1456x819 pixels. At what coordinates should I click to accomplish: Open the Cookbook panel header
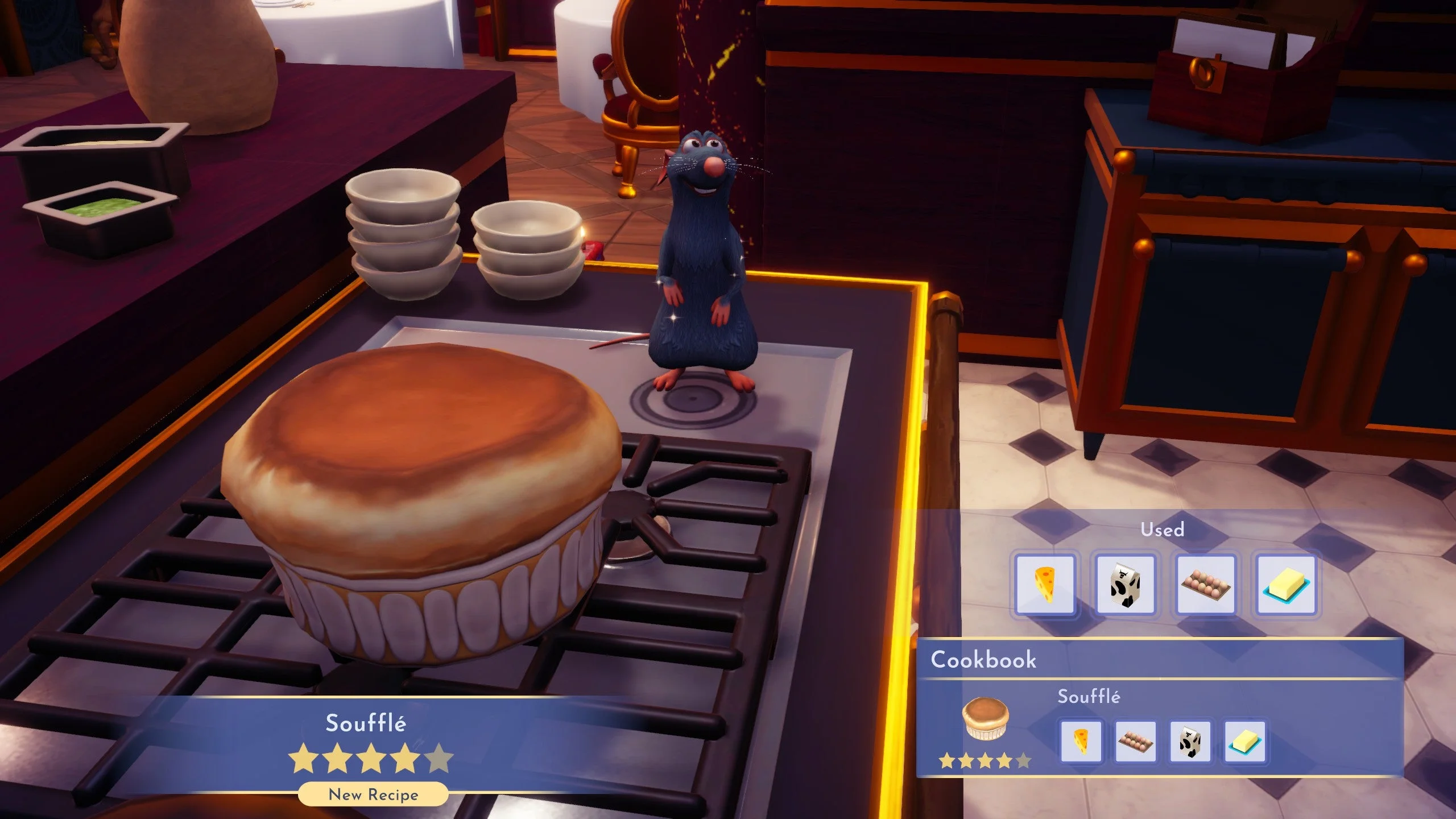click(x=984, y=660)
